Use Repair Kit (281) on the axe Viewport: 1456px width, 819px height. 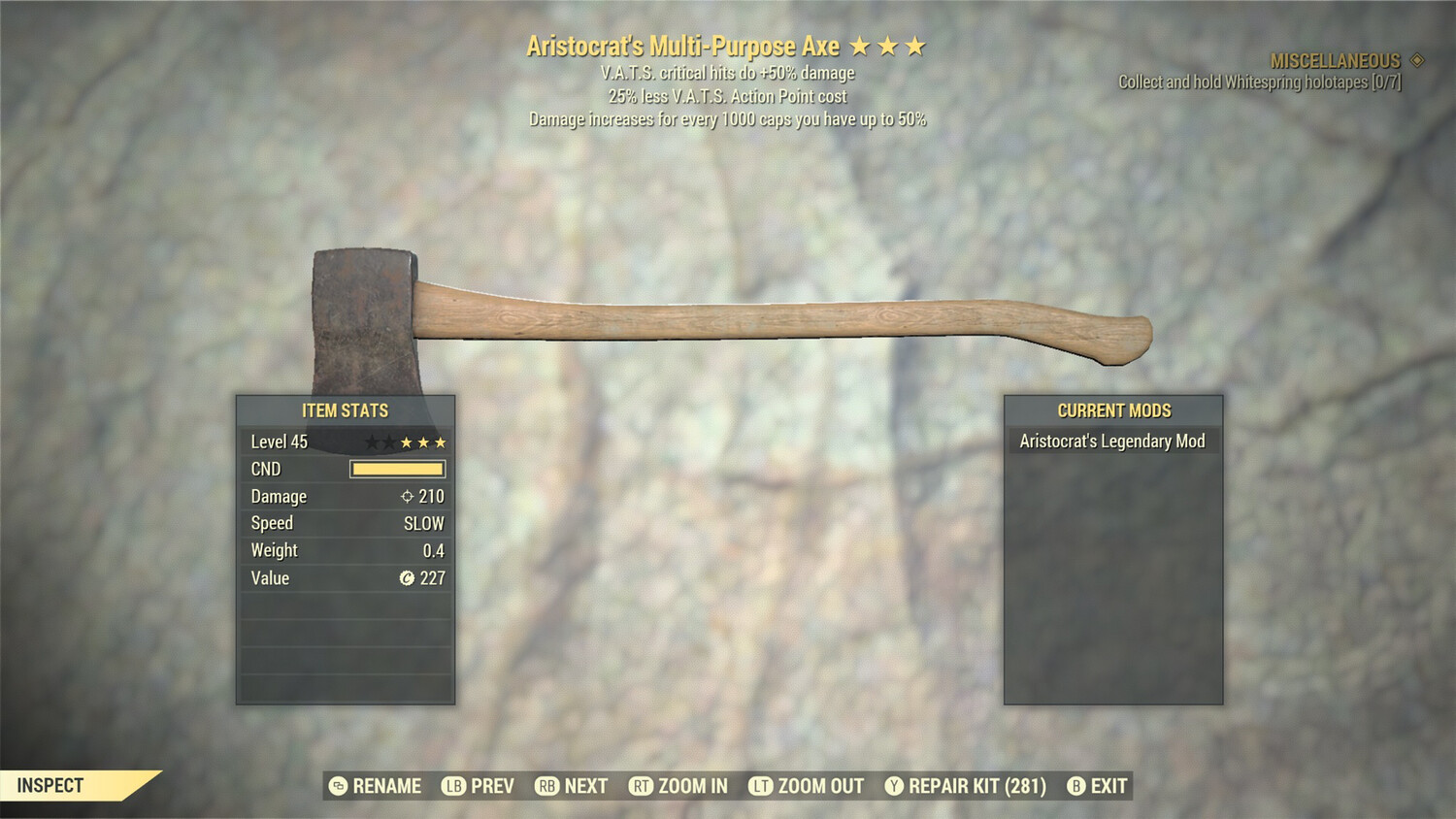click(x=966, y=786)
